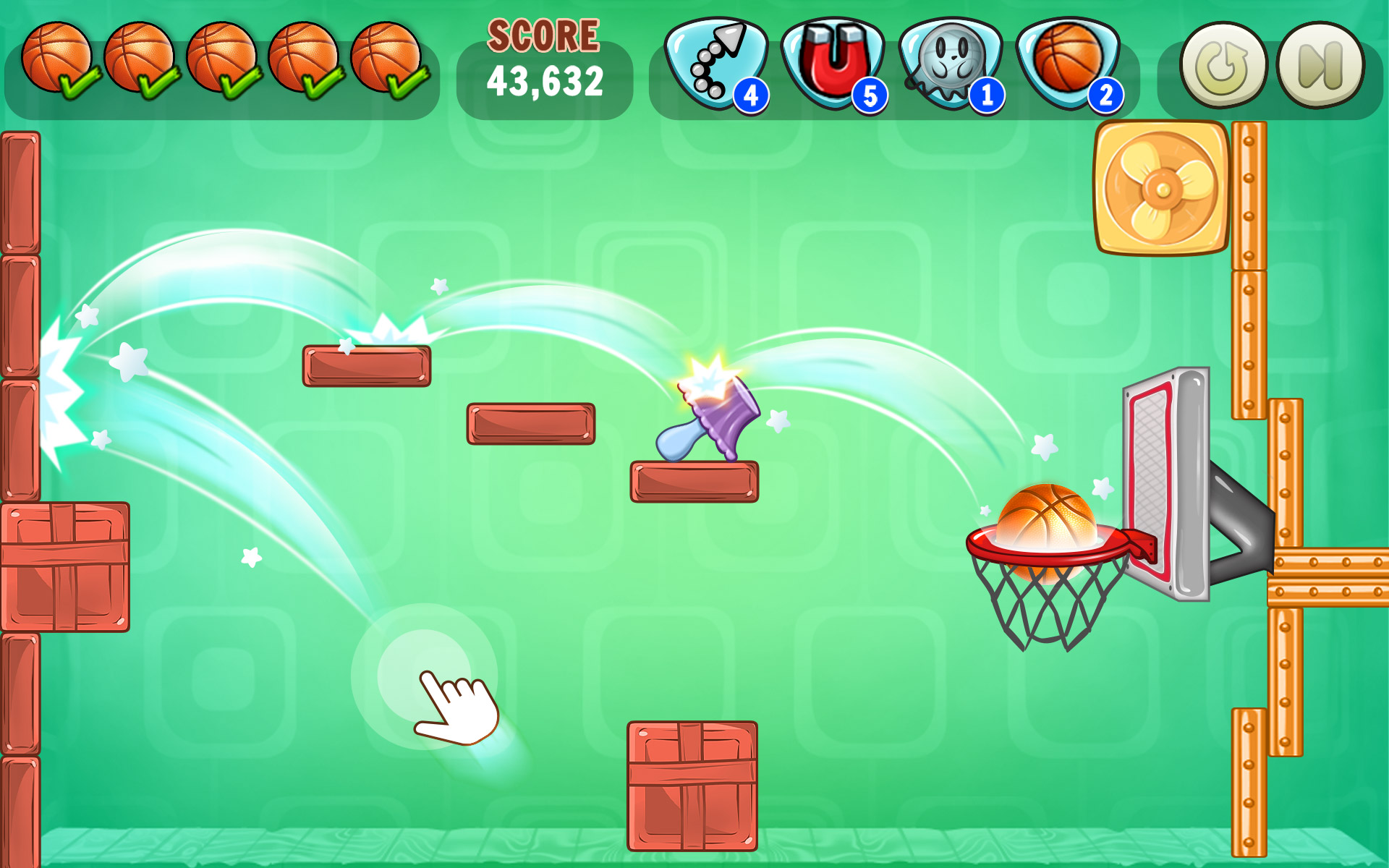Expand the trajectory power-up counter badge
The height and width of the screenshot is (868, 1389).
[x=751, y=94]
